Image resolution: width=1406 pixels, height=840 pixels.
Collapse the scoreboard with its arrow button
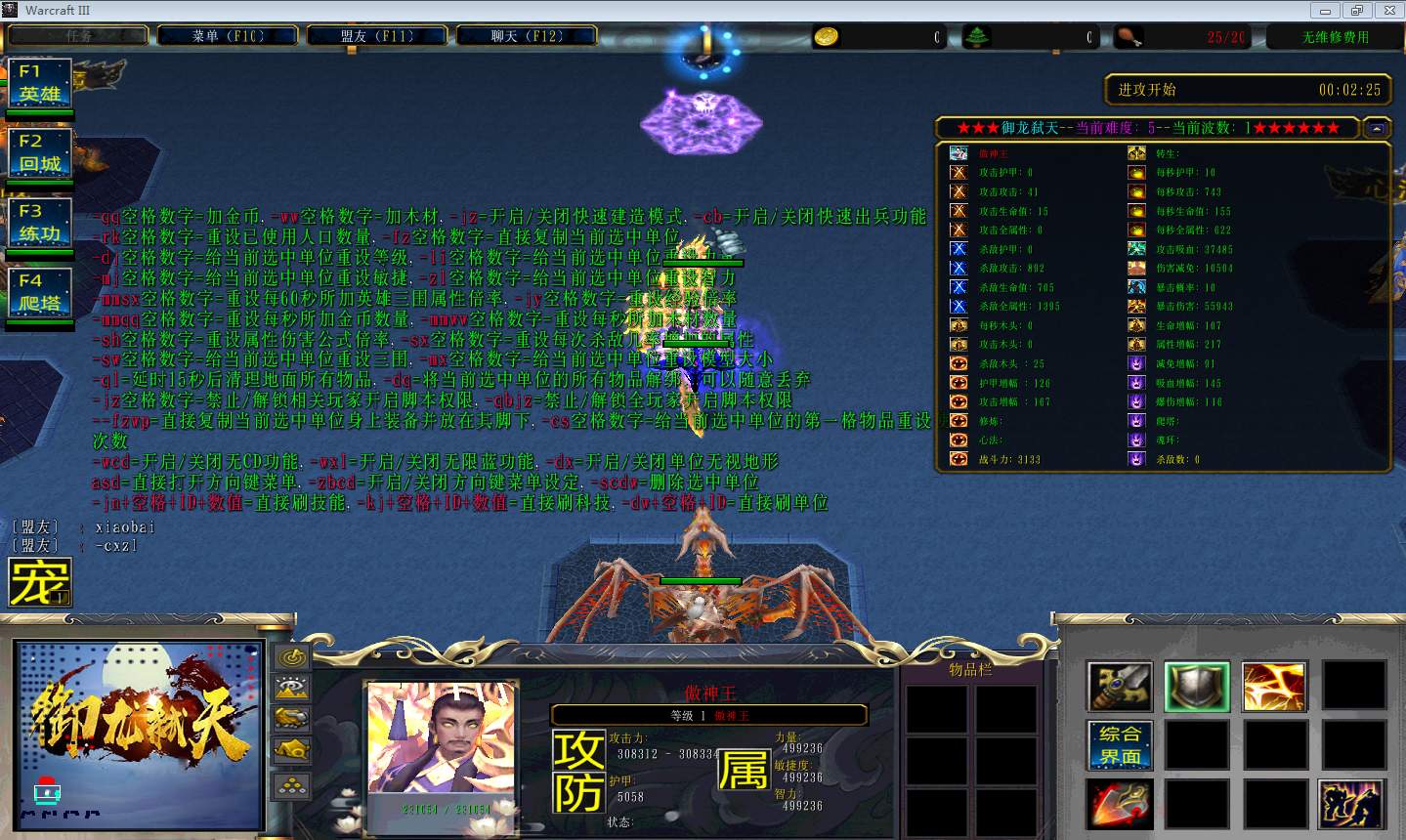click(1376, 128)
